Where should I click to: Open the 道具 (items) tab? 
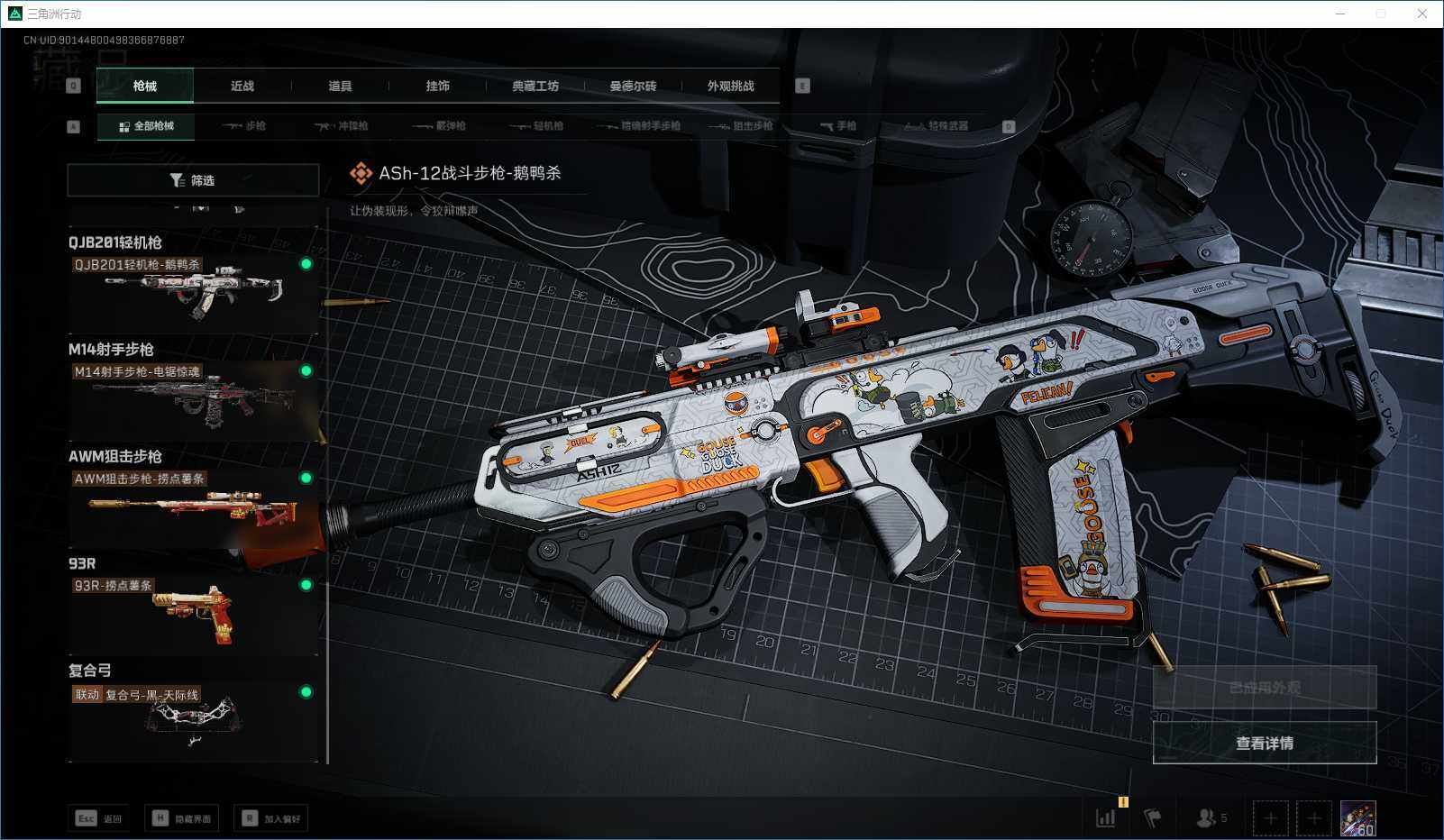(x=340, y=87)
